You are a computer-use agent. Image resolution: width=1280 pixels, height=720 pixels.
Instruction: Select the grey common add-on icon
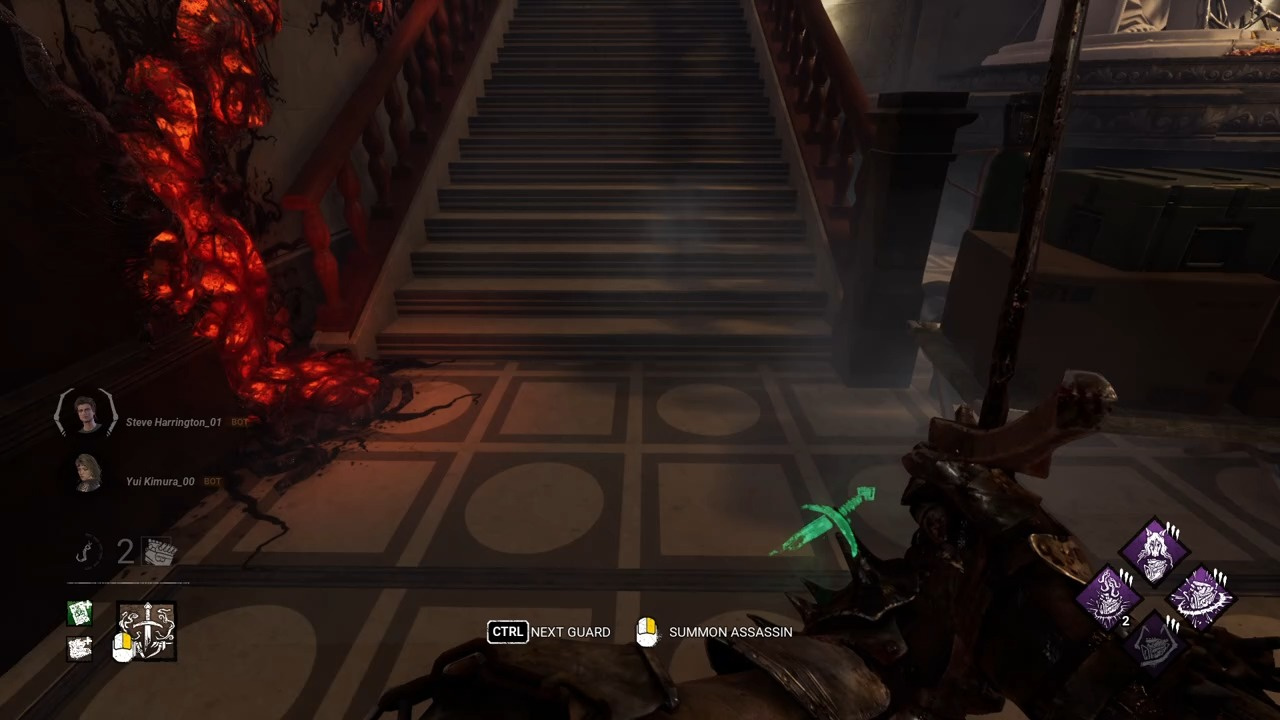click(x=79, y=648)
